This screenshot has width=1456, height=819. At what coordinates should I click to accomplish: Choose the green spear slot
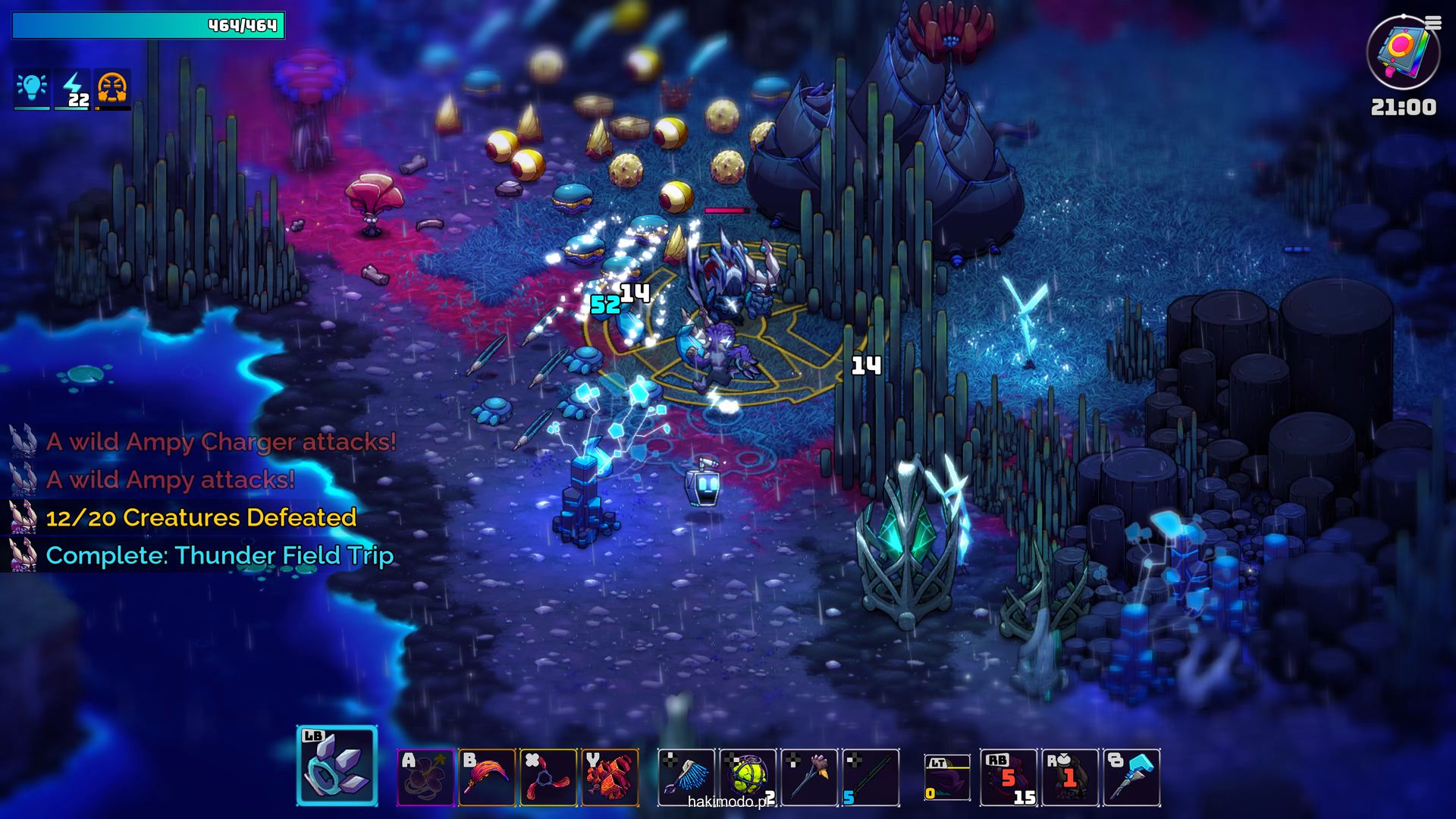tap(871, 777)
